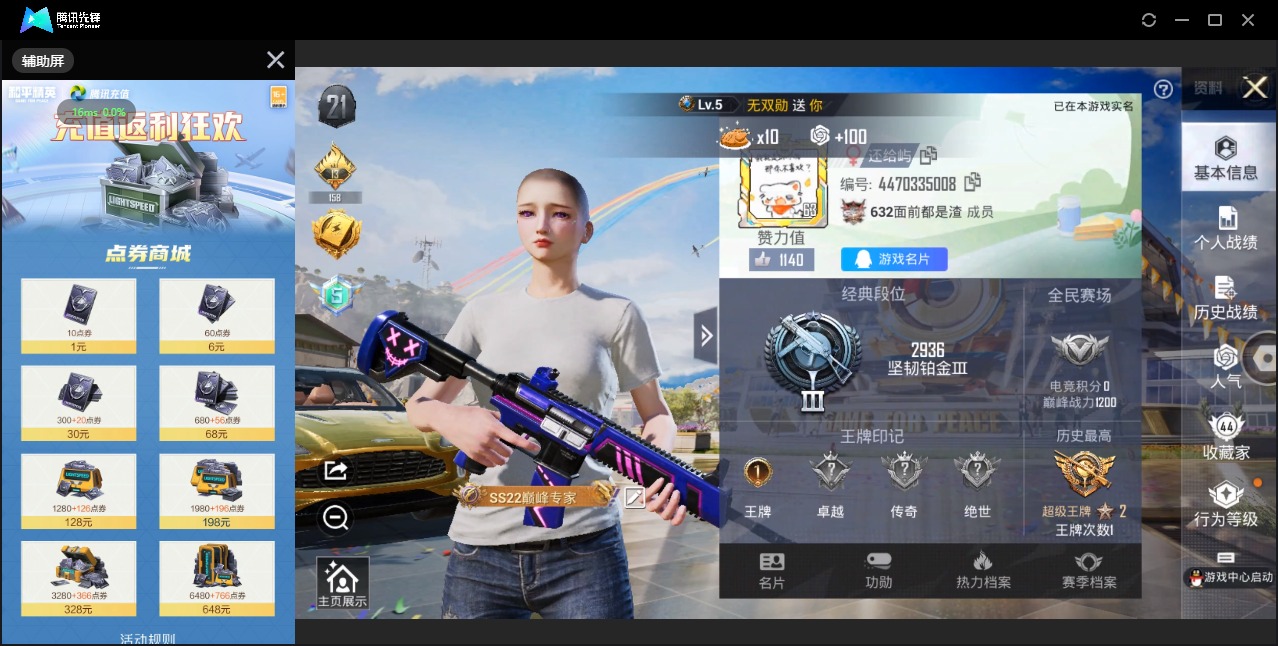Click the 游戏名片 button
The width and height of the screenshot is (1278, 646).
coord(894,259)
